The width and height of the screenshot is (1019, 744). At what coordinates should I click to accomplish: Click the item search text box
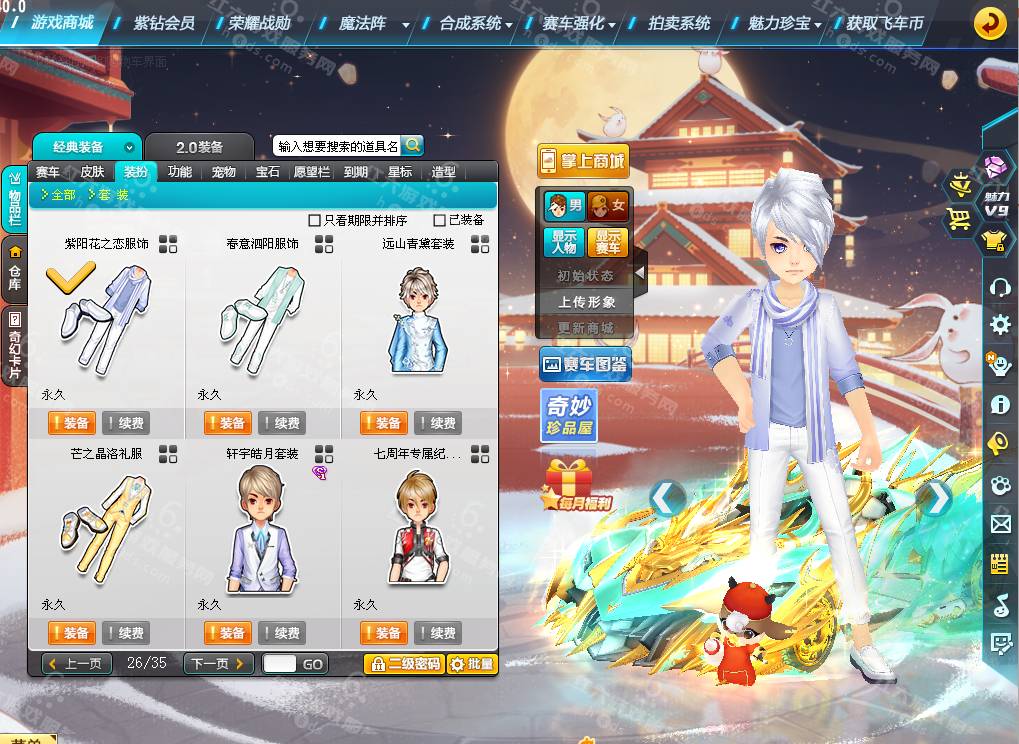337,146
